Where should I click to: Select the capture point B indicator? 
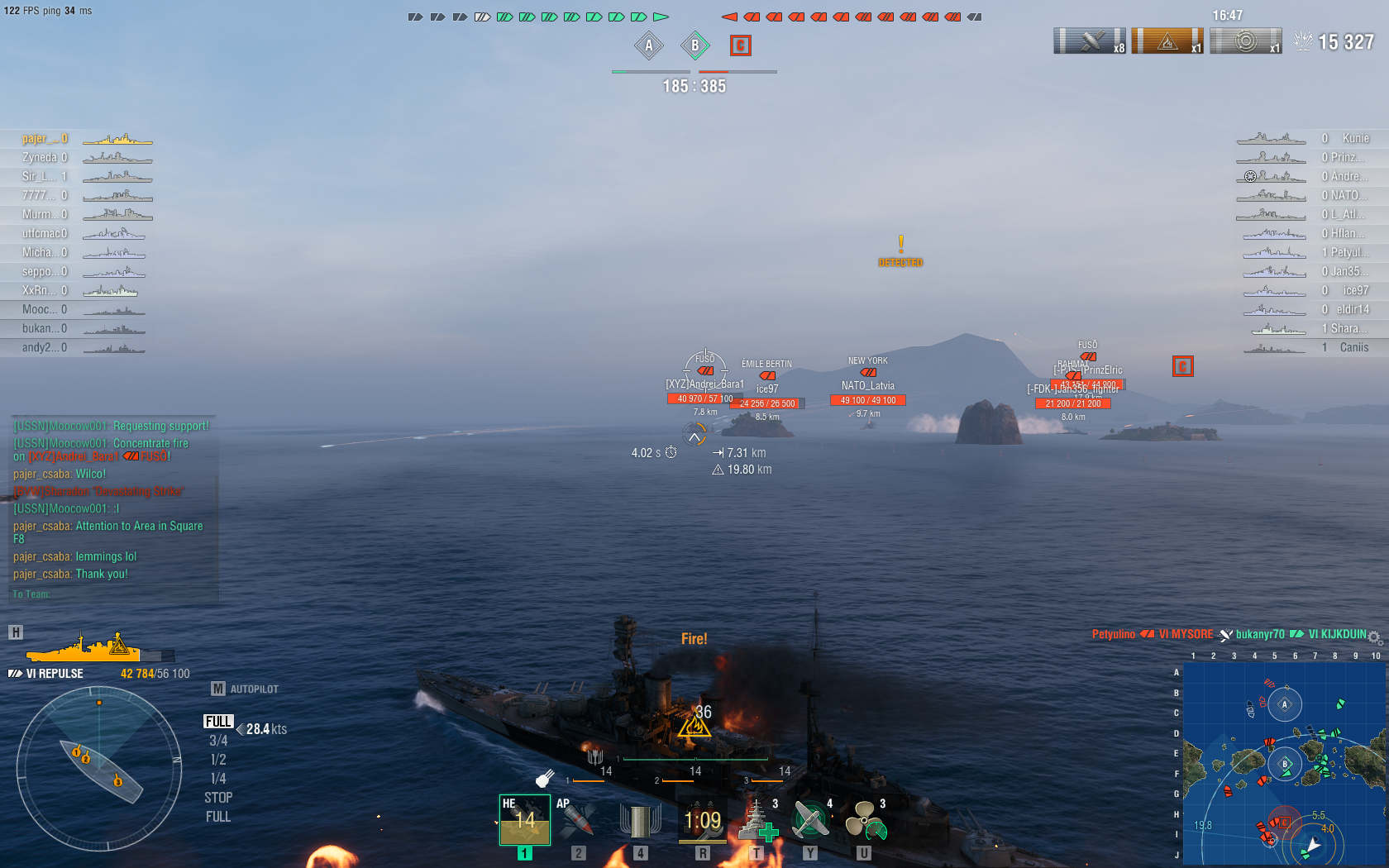694,45
